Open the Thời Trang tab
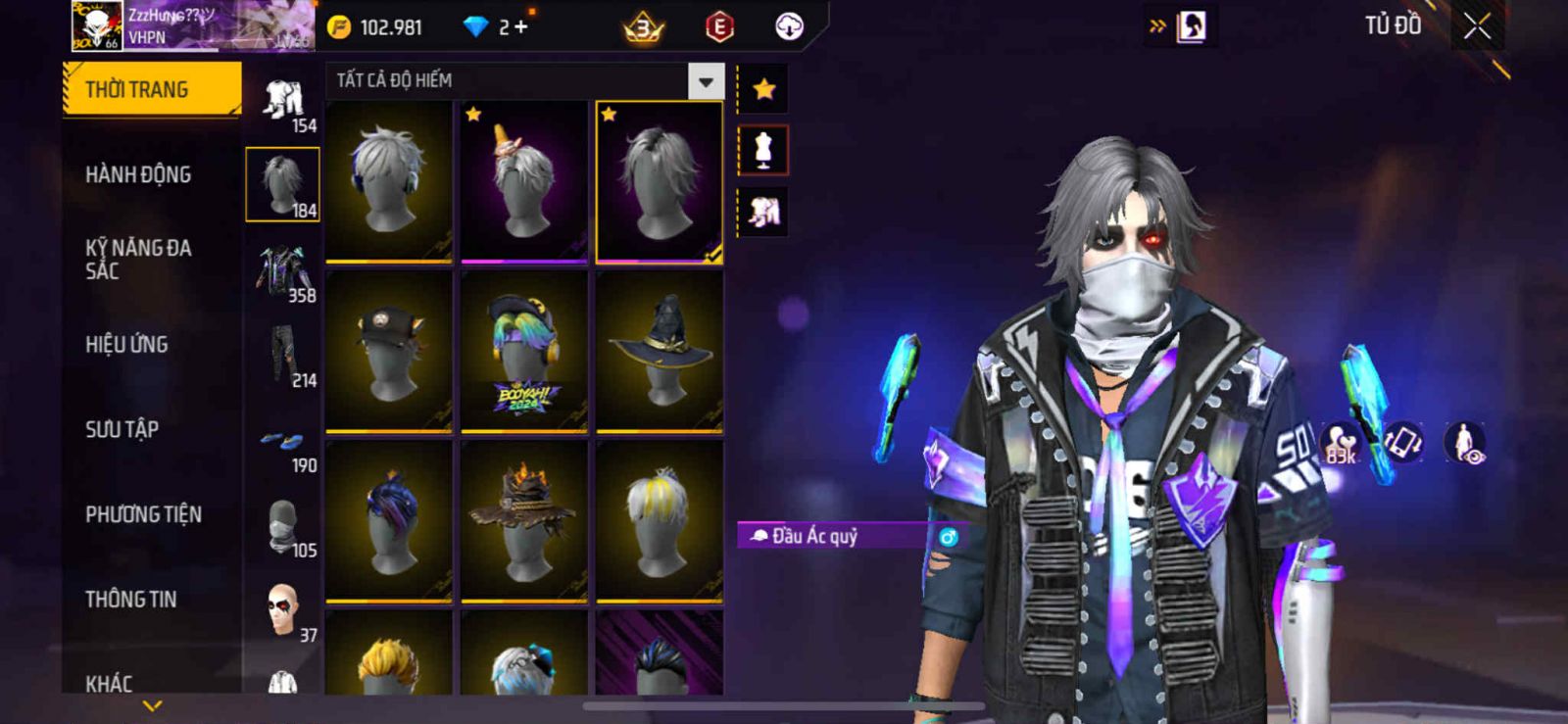This screenshot has height=724, width=1568. click(x=151, y=89)
